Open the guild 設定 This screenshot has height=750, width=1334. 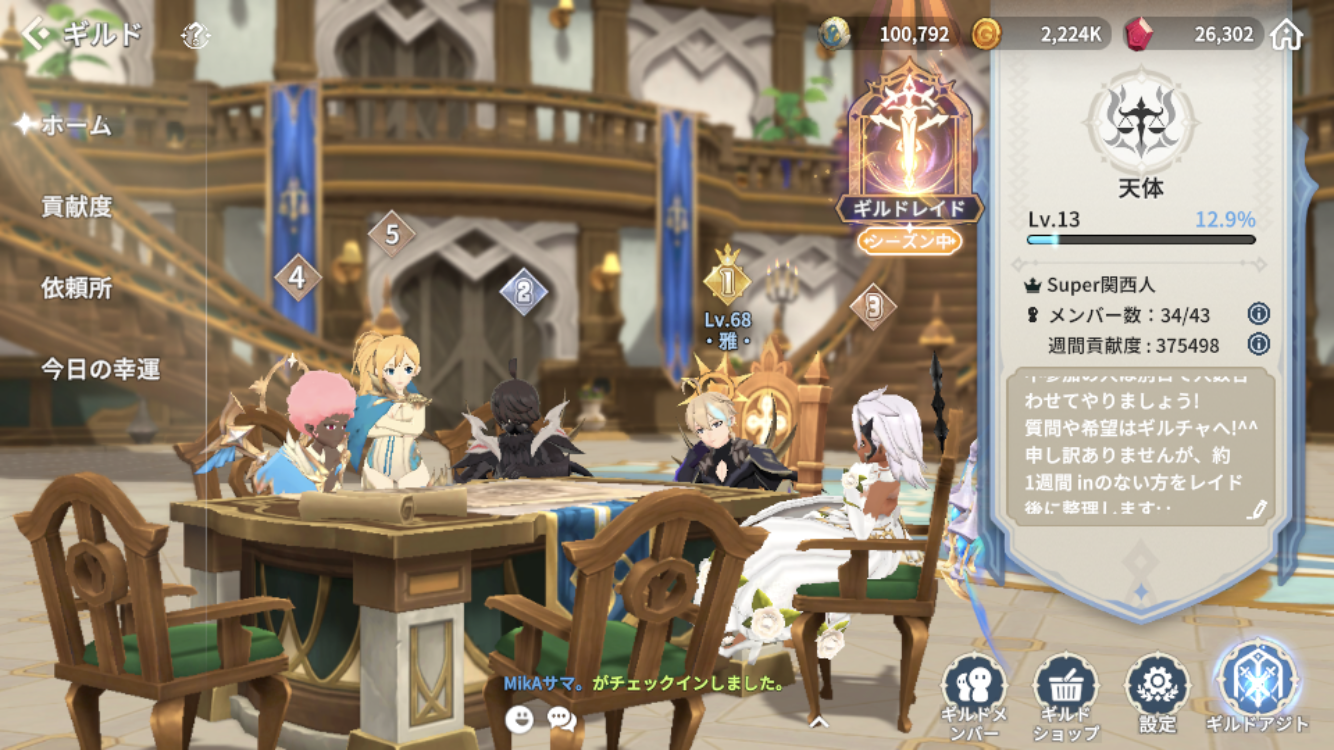pyautogui.click(x=1157, y=695)
